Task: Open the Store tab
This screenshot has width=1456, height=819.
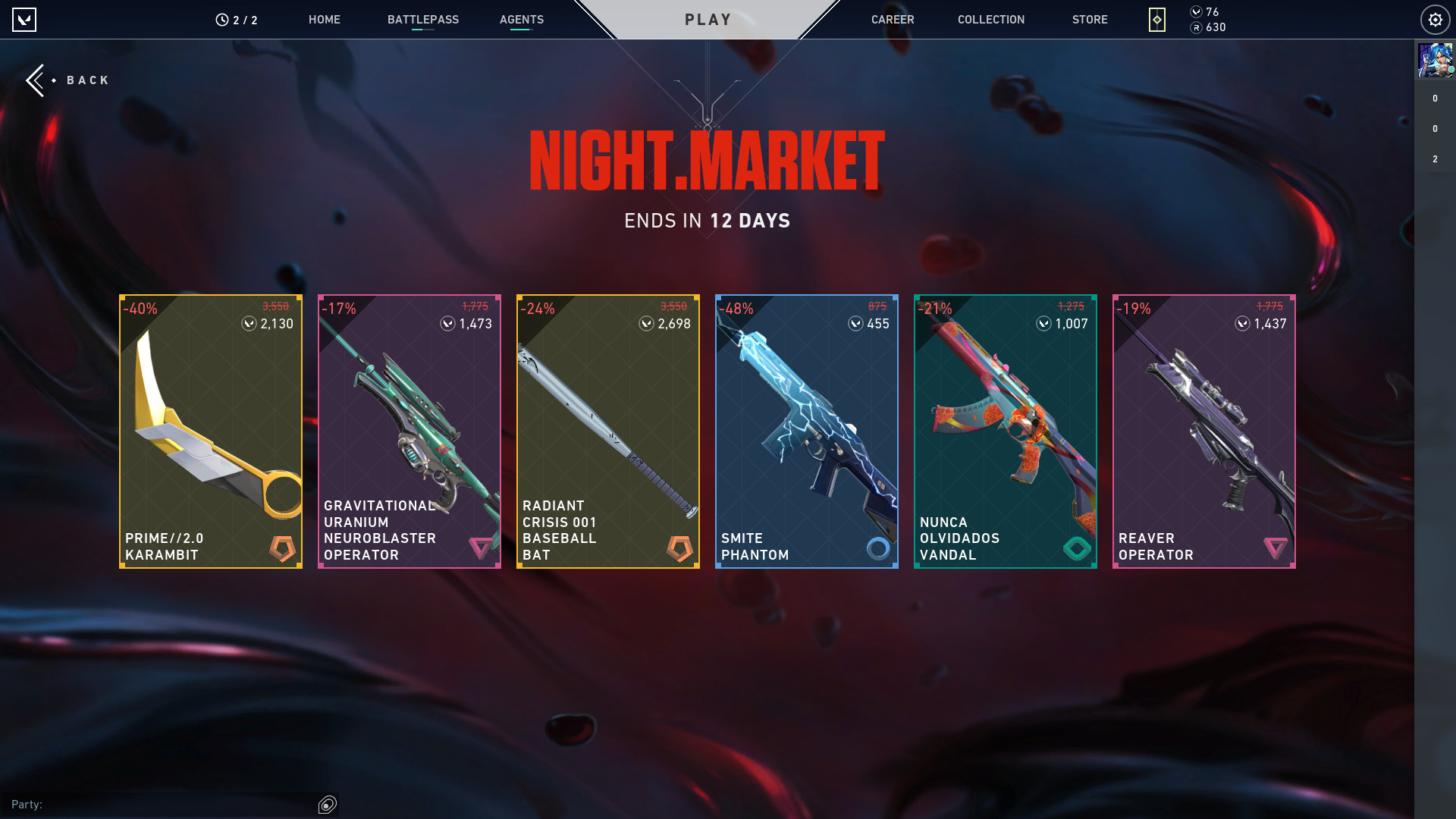Action: (x=1089, y=20)
